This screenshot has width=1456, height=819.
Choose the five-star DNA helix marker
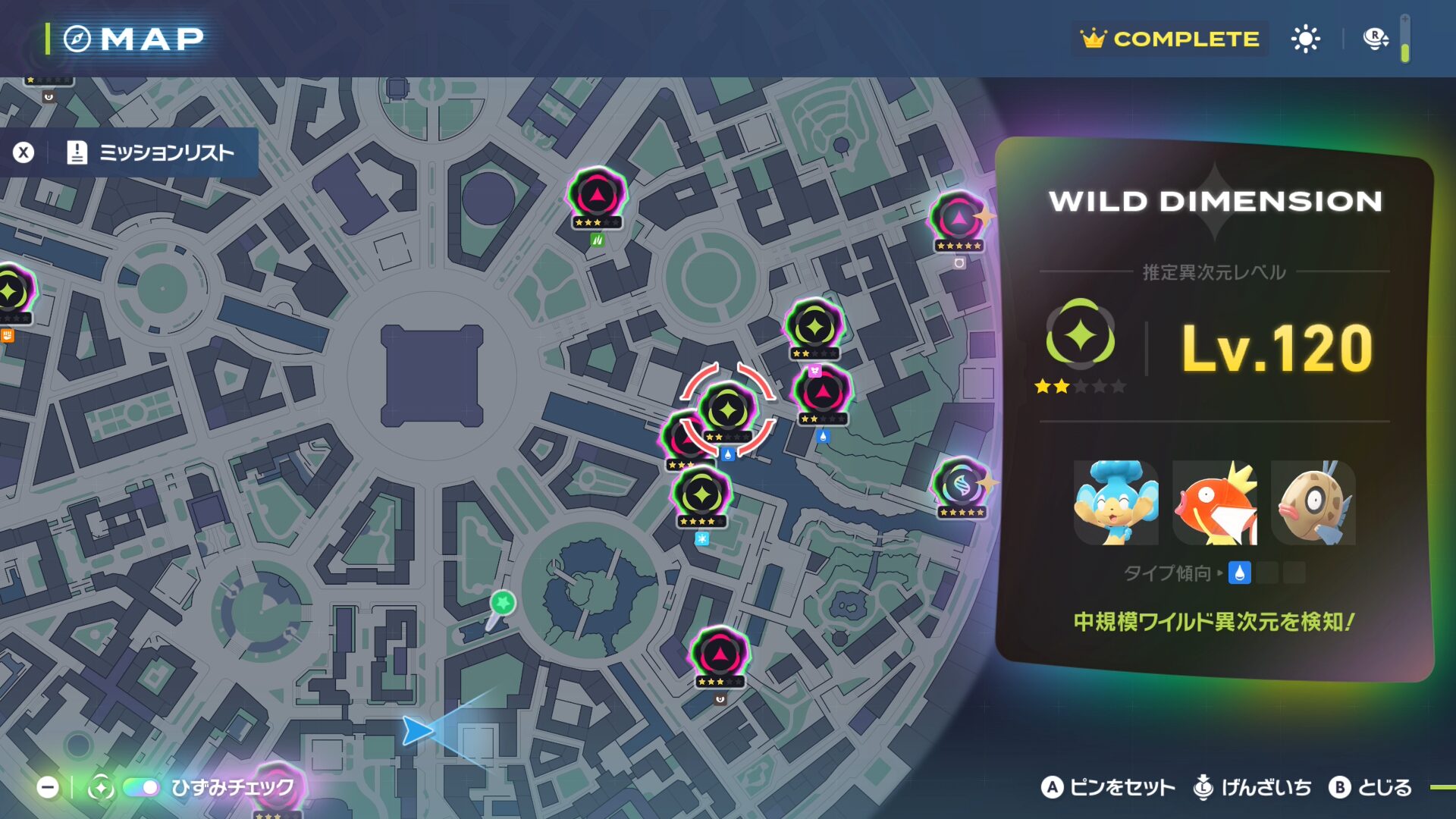click(960, 485)
